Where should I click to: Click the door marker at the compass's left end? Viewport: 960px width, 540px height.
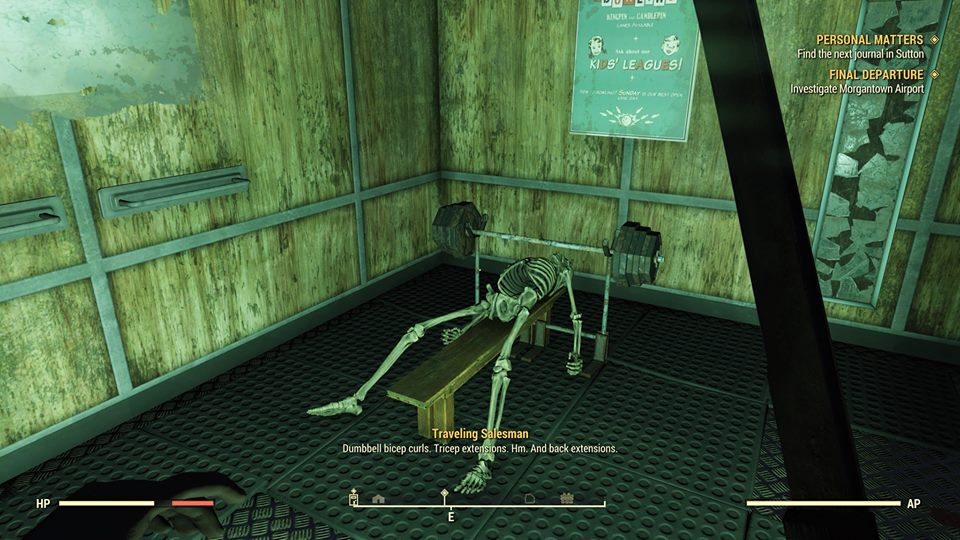pos(353,497)
